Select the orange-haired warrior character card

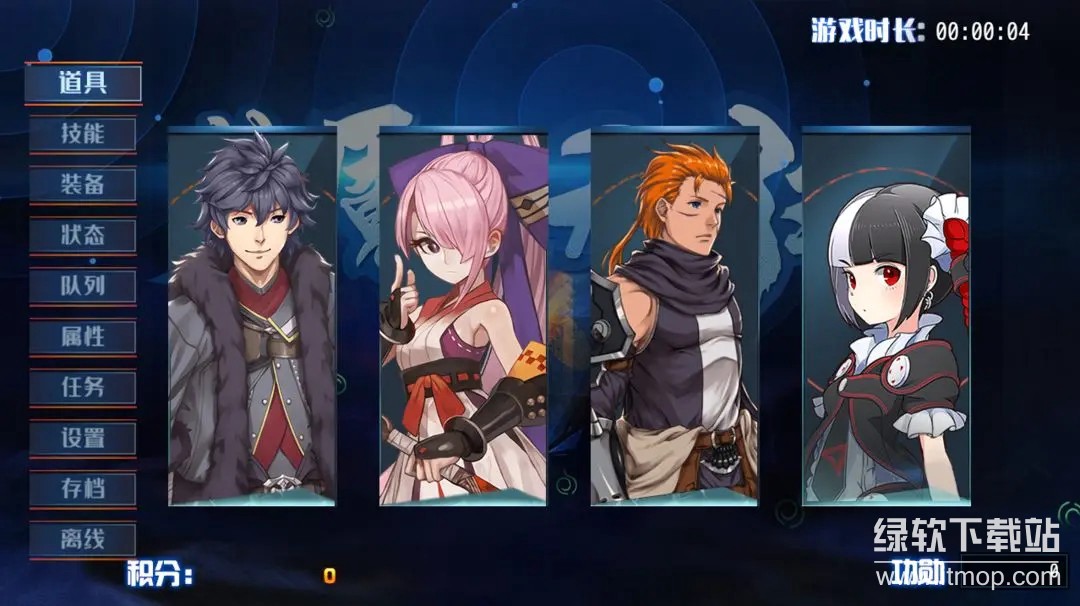pos(675,318)
